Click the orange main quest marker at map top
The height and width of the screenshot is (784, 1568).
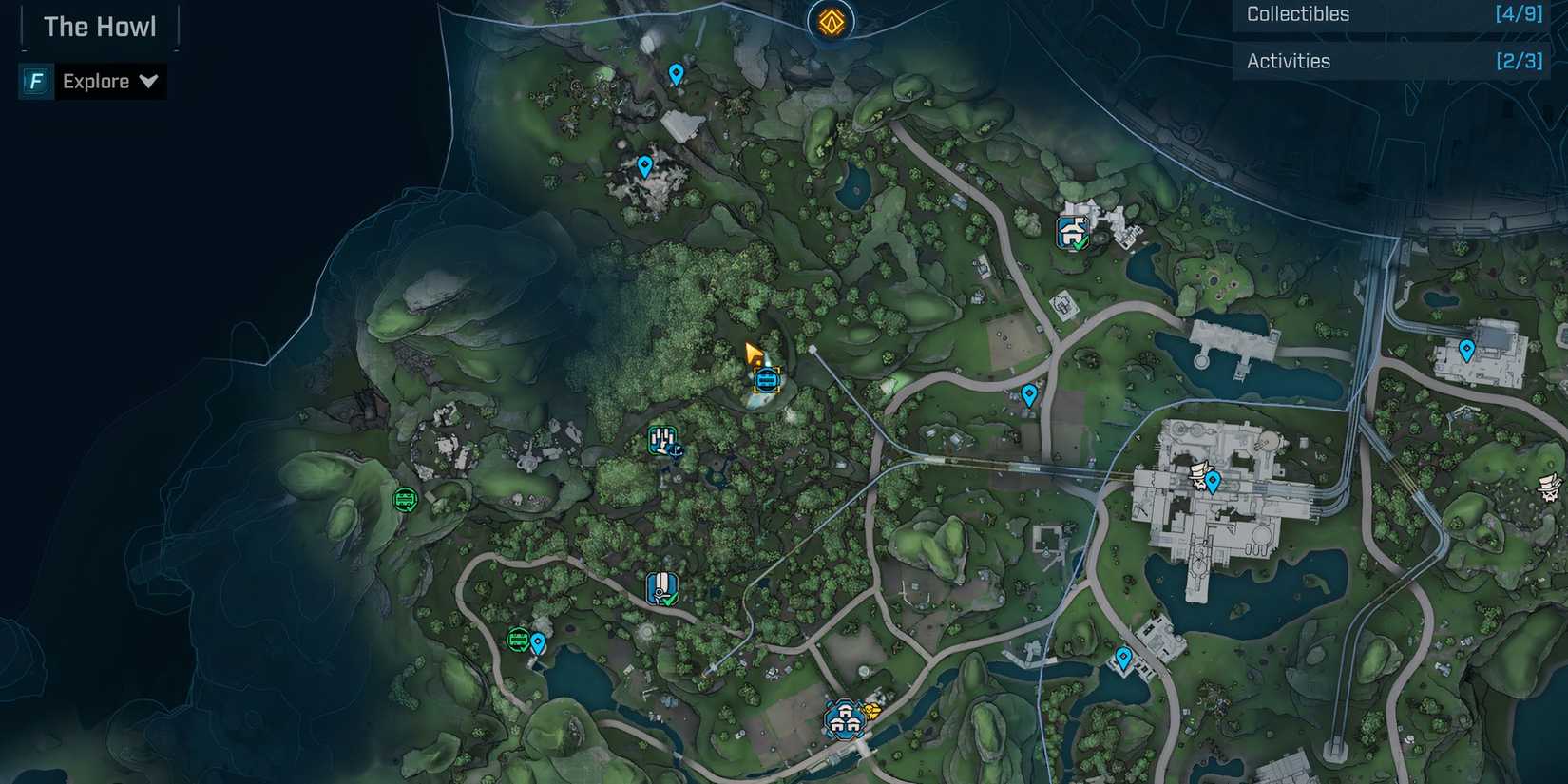click(831, 19)
